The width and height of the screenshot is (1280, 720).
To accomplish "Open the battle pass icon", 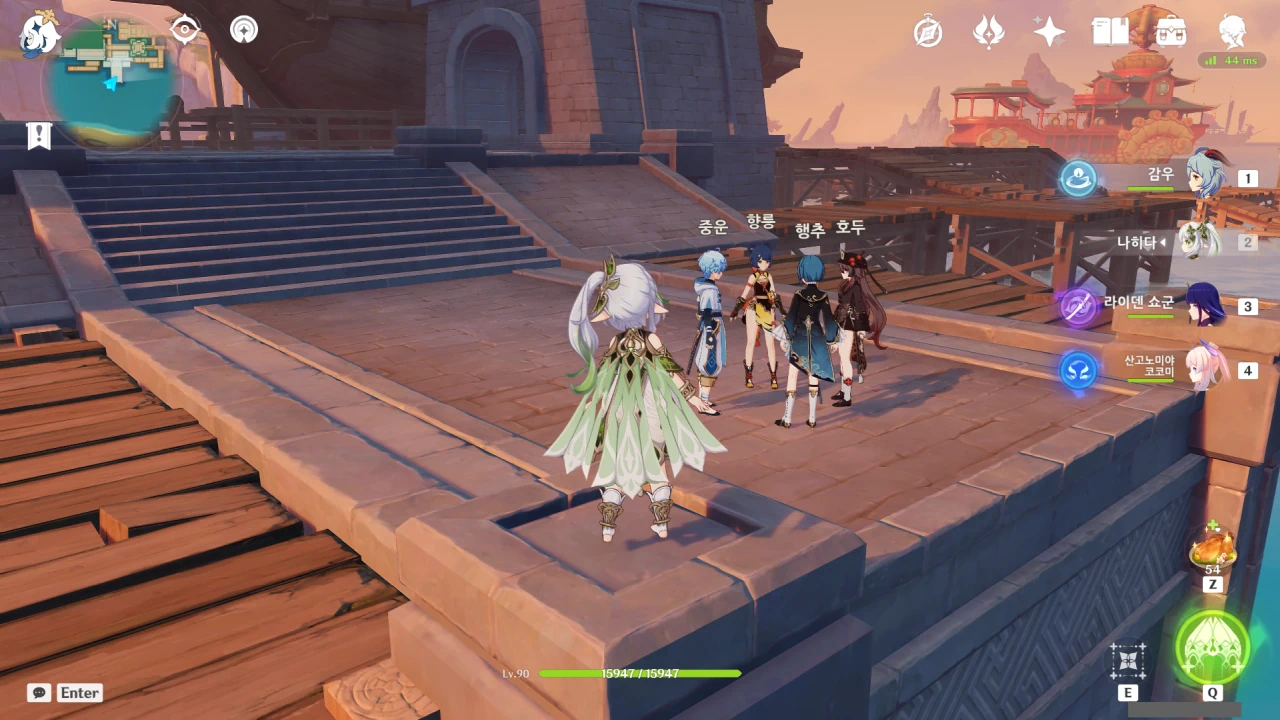I will tap(989, 32).
